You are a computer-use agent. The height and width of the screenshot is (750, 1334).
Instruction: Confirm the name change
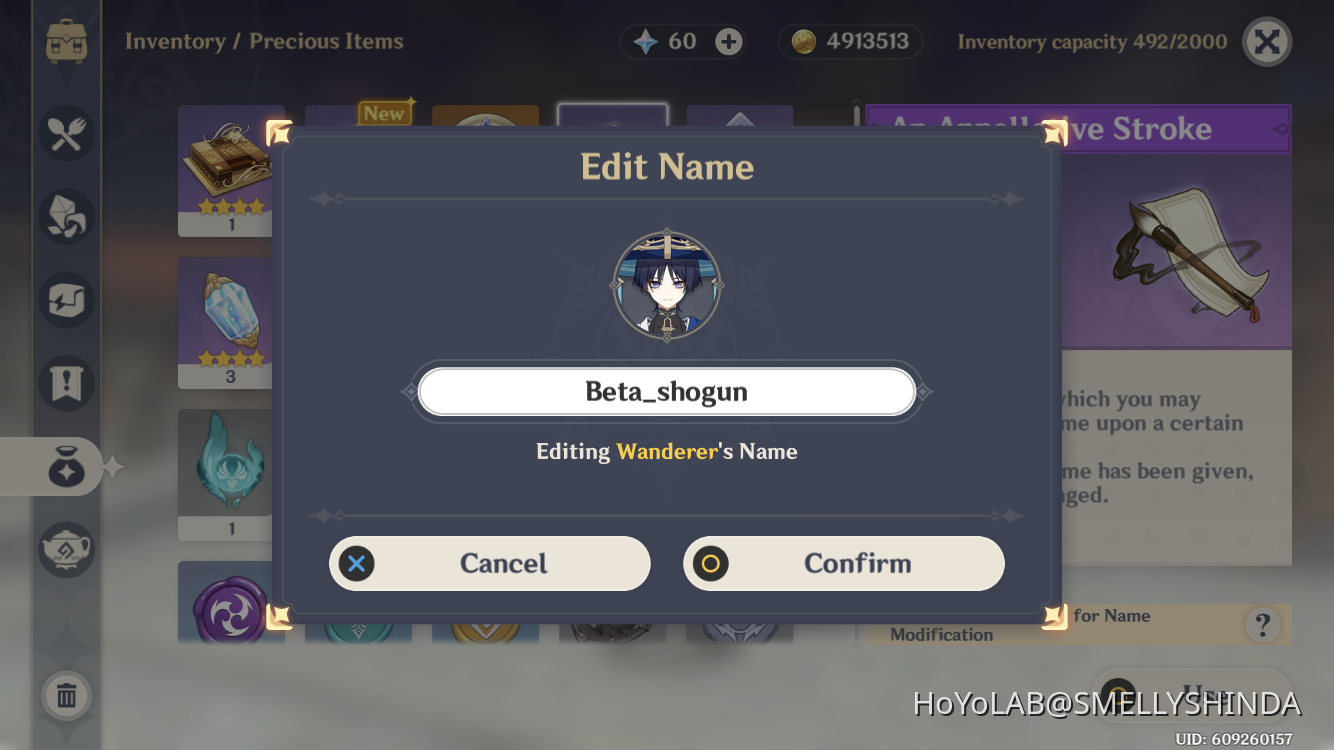tap(844, 563)
